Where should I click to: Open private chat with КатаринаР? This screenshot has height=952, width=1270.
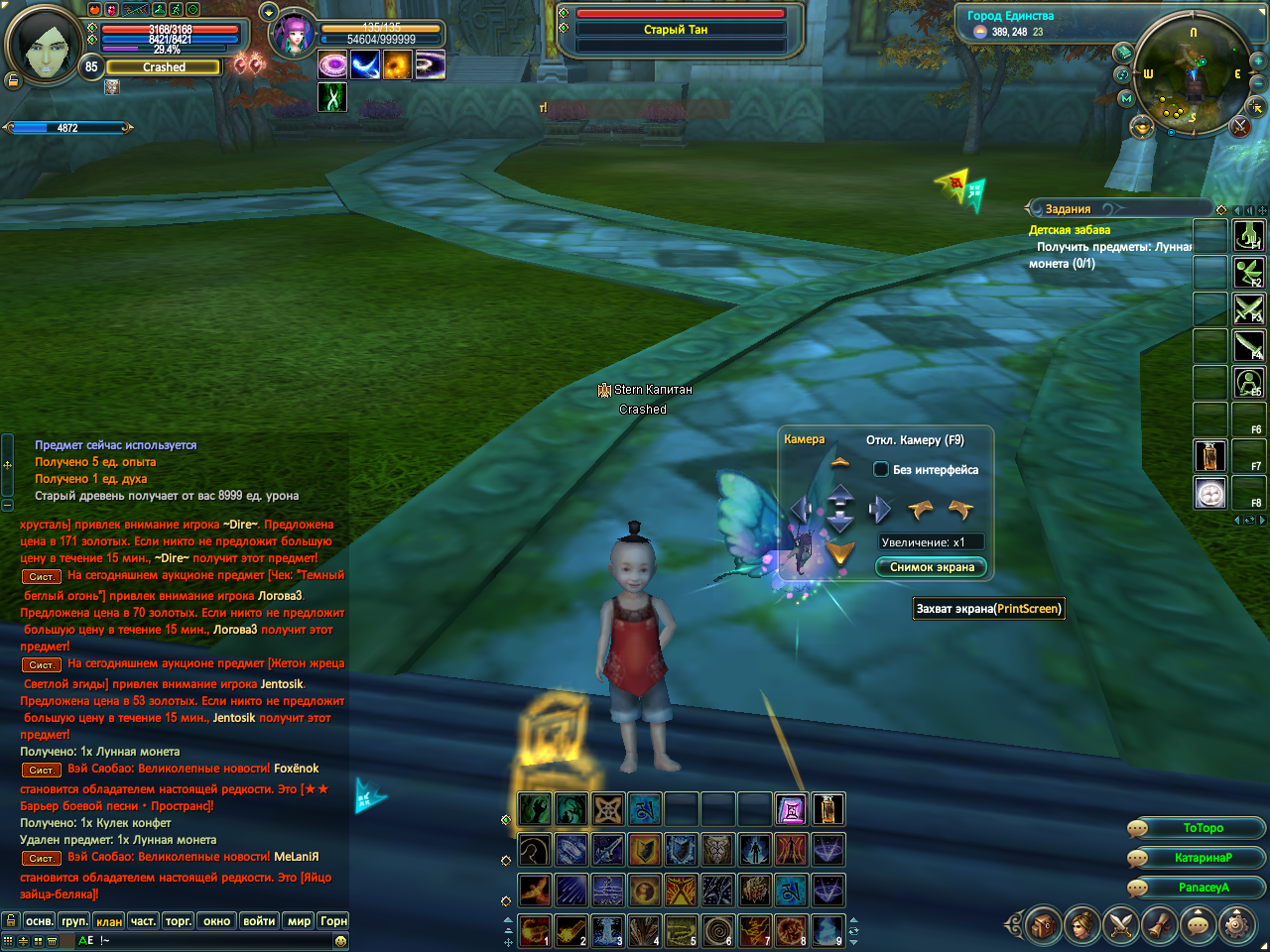(1203, 858)
